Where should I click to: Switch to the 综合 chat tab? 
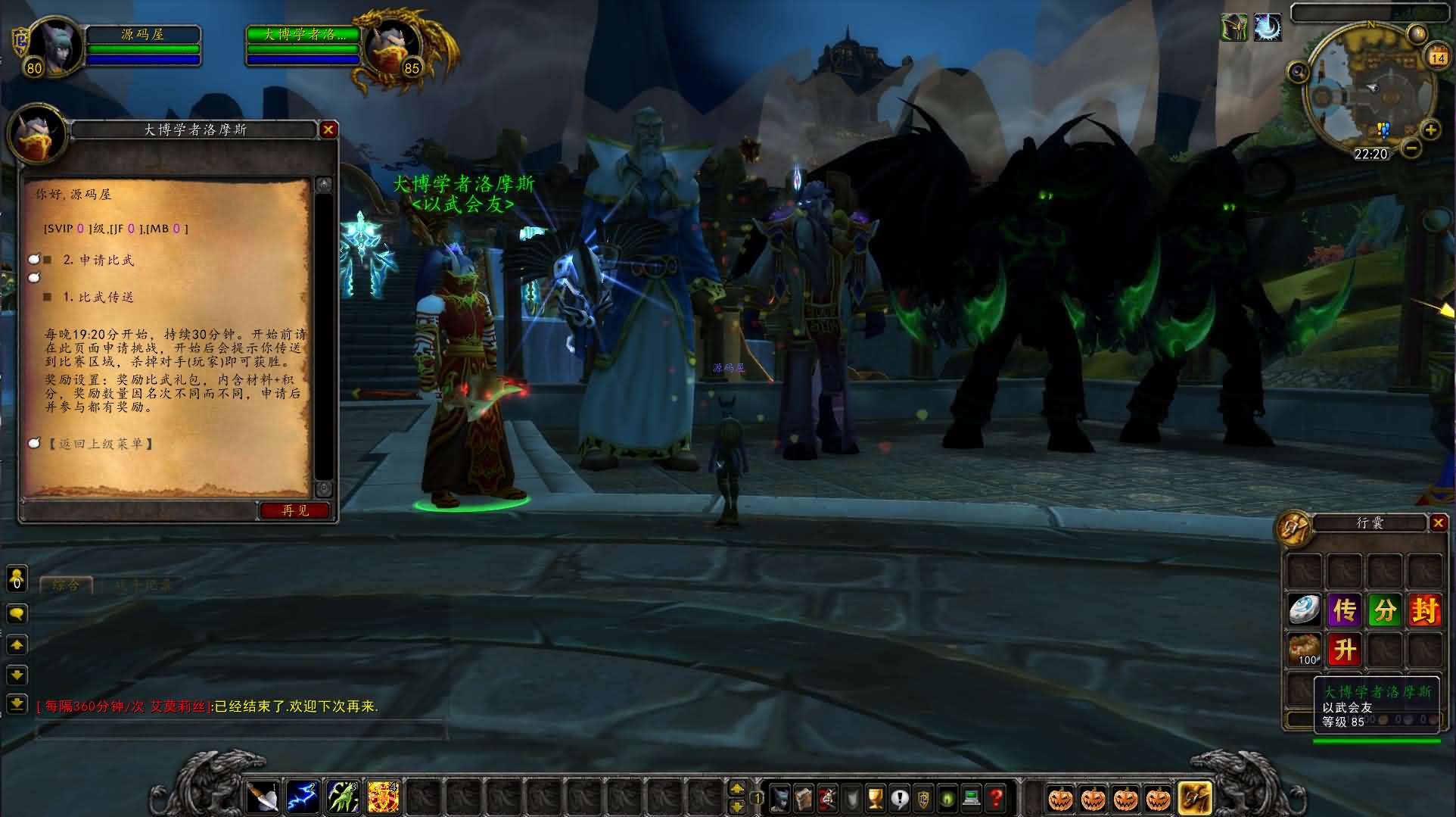pyautogui.click(x=65, y=585)
